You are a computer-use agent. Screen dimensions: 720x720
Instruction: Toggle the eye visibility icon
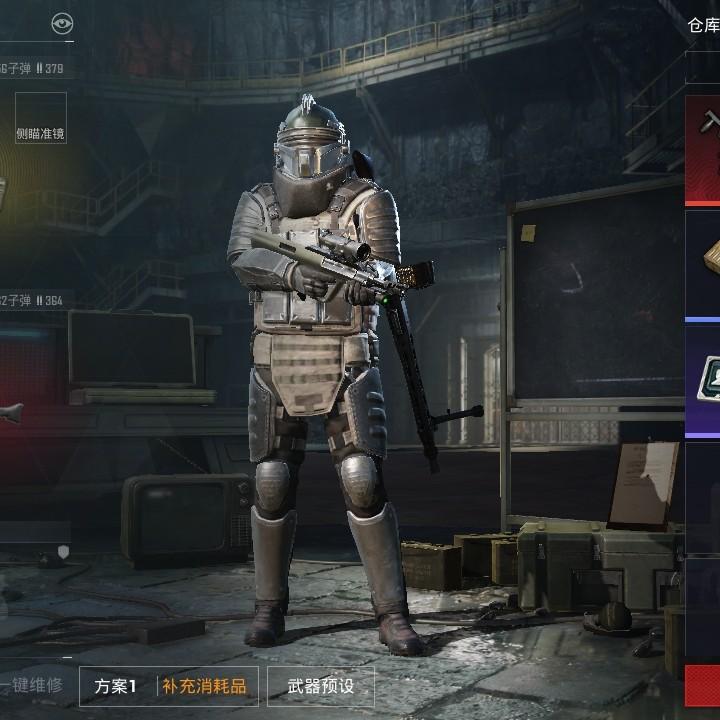pyautogui.click(x=62, y=24)
